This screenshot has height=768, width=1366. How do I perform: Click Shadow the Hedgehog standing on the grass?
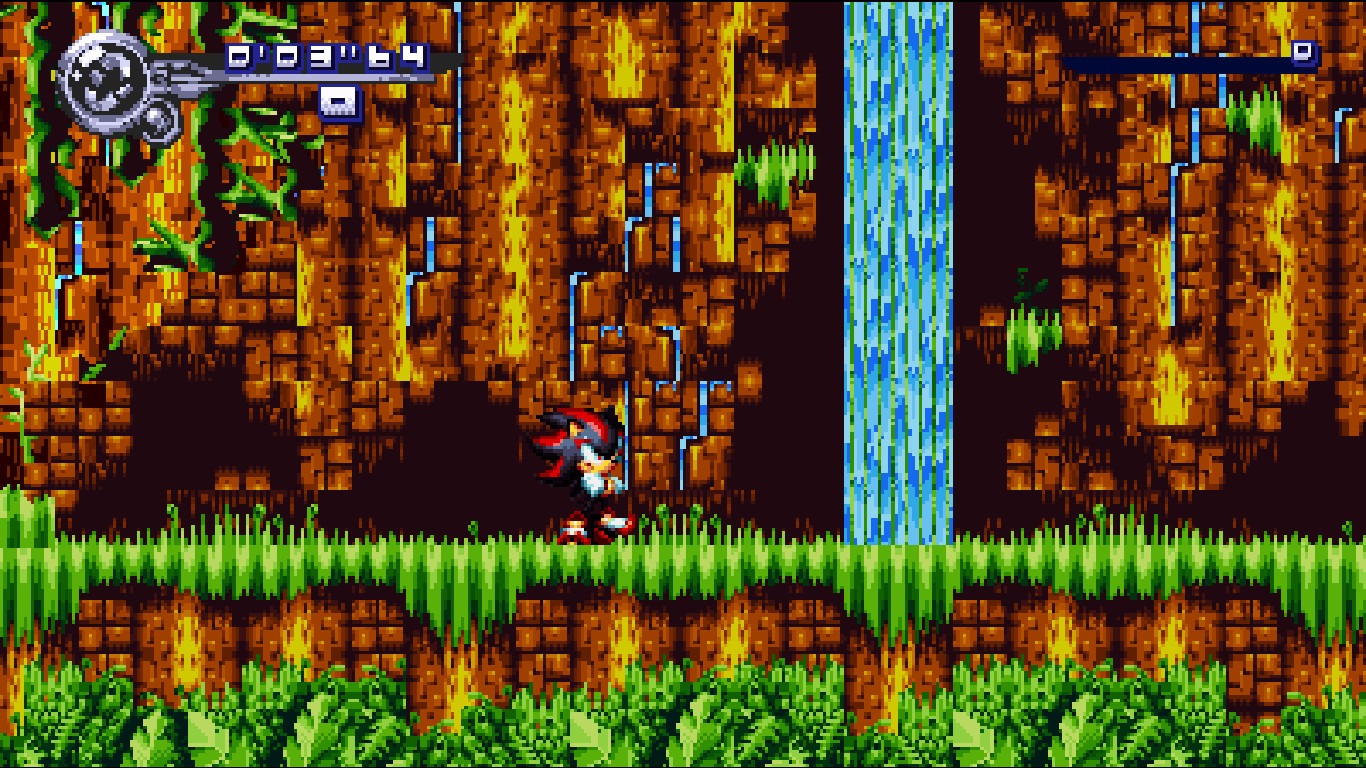click(x=578, y=470)
